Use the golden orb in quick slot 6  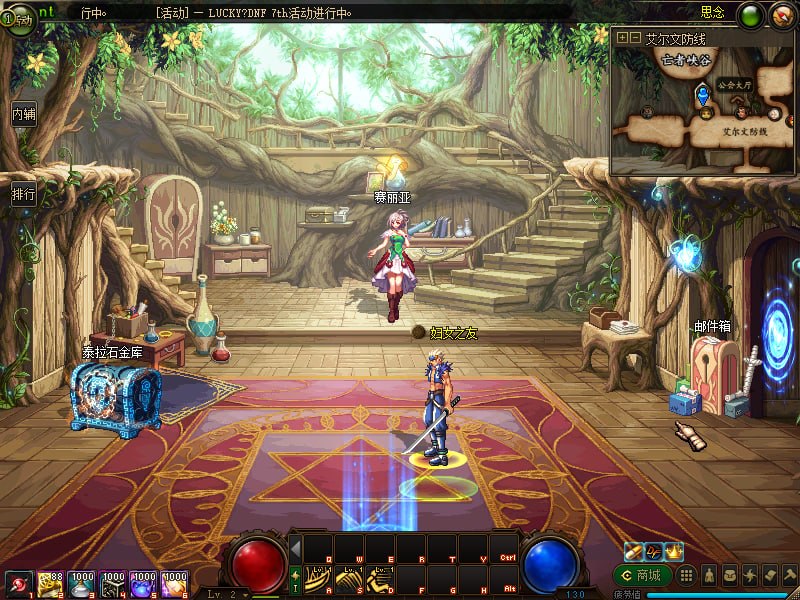coord(174,583)
